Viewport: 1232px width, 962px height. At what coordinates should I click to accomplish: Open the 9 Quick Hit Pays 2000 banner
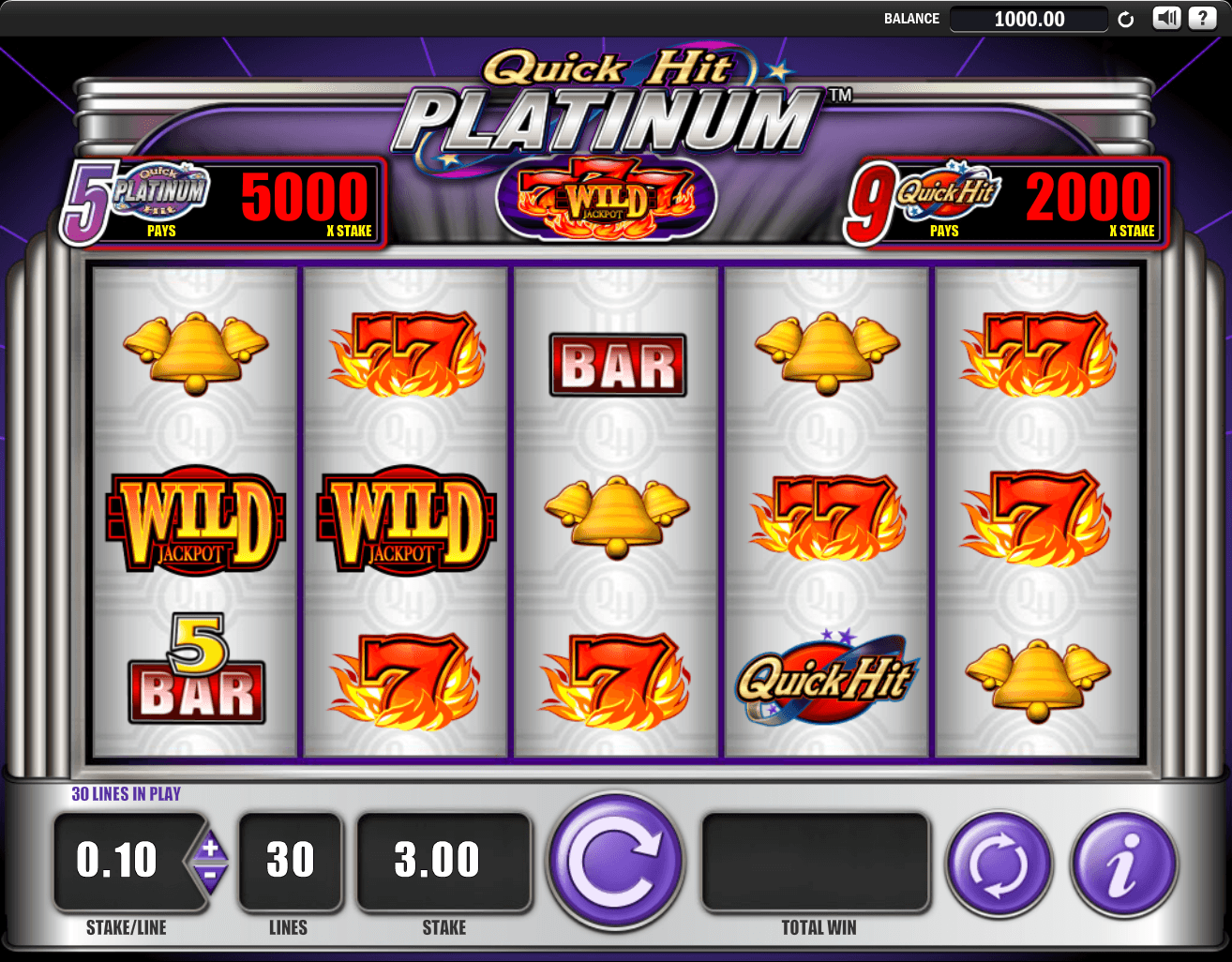click(1006, 201)
